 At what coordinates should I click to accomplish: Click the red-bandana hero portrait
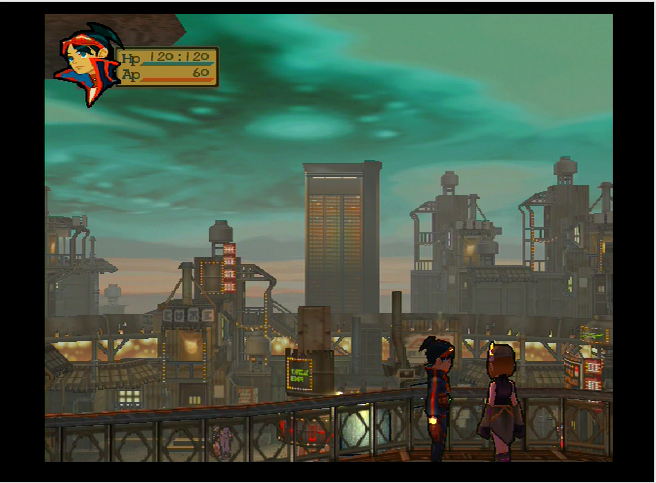coord(86,66)
